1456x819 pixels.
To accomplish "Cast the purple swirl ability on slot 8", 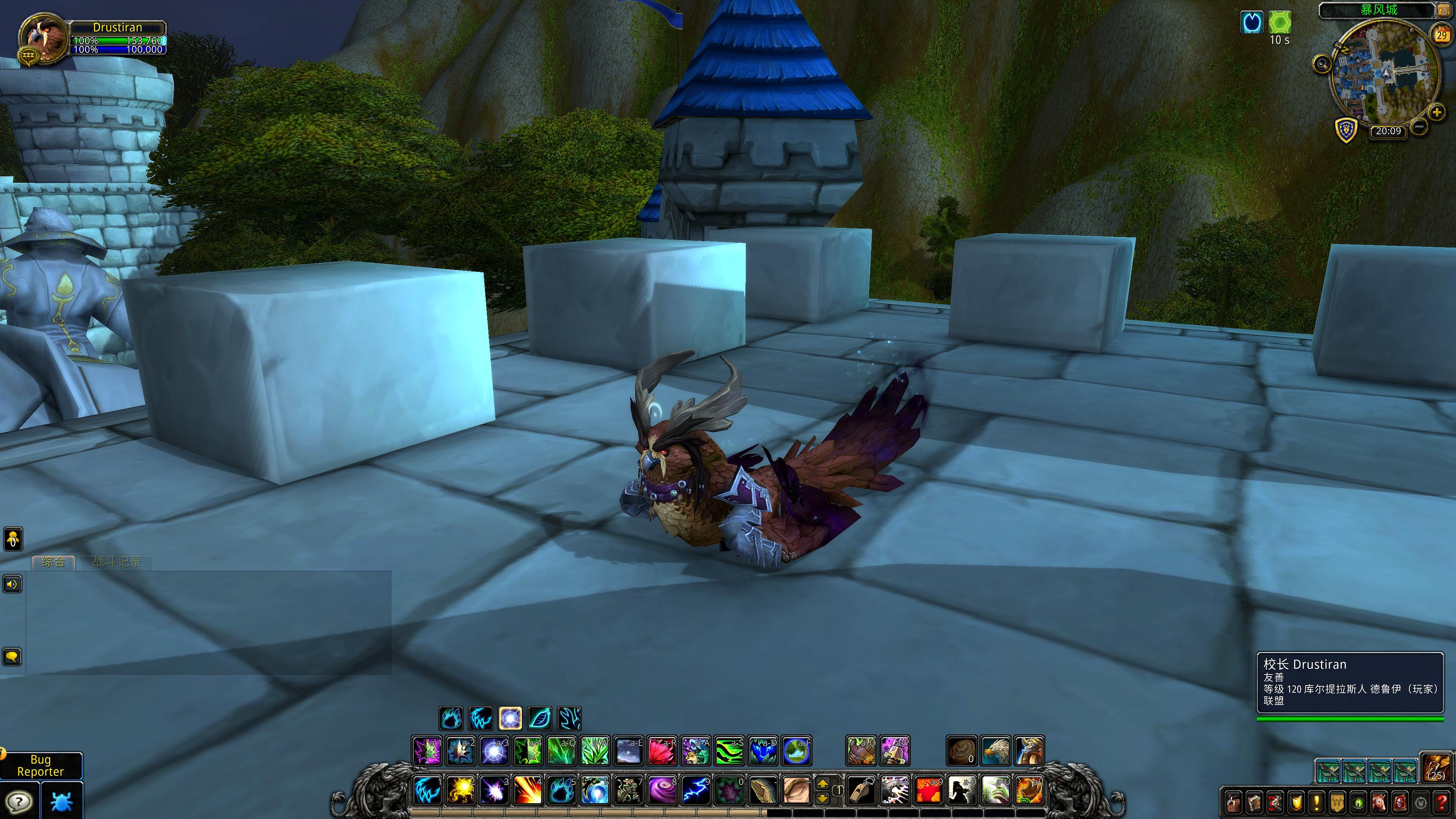I will pos(661,790).
